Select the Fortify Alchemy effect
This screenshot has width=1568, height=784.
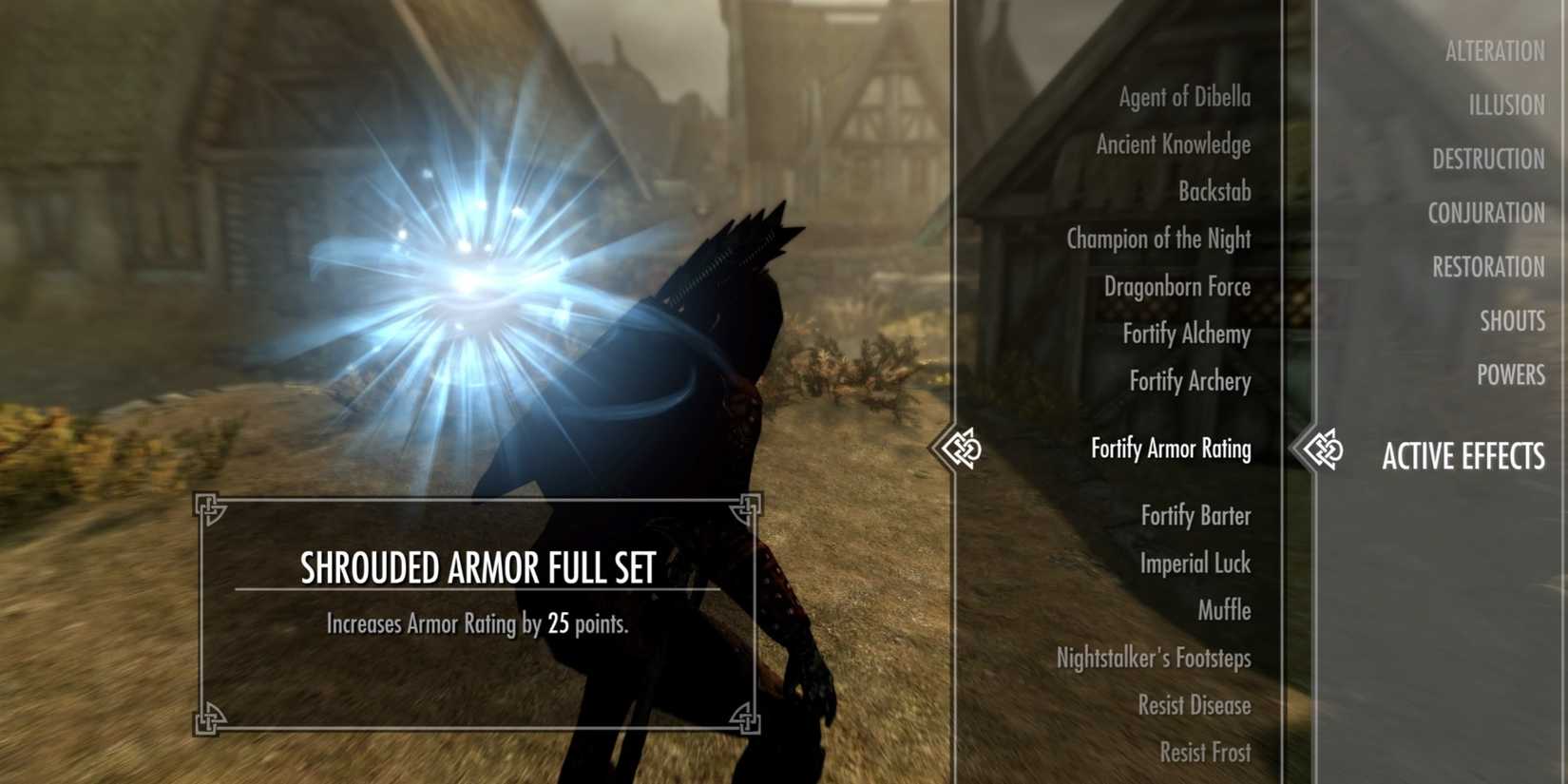[1188, 335]
